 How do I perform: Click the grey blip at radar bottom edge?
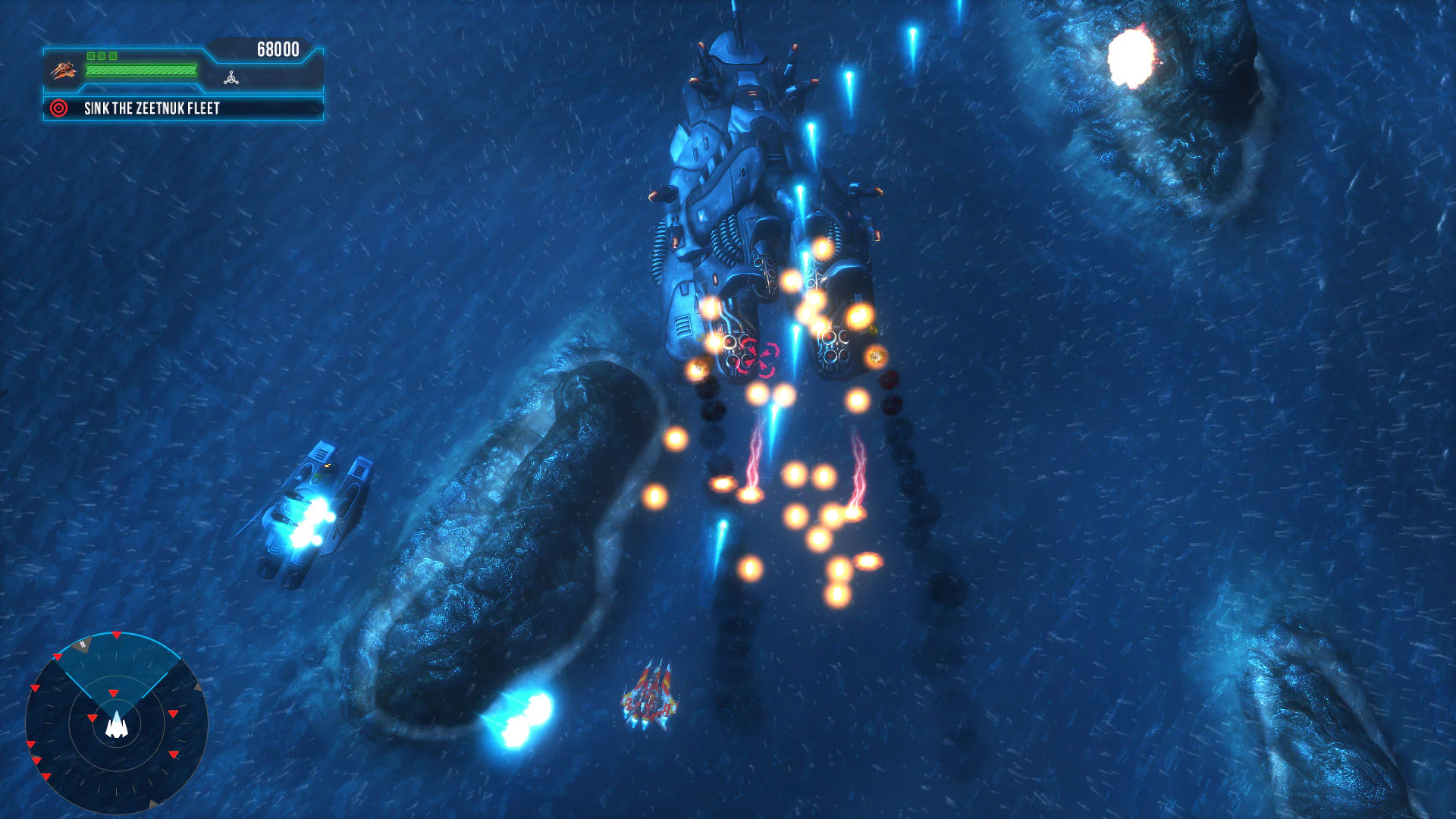pyautogui.click(x=154, y=802)
